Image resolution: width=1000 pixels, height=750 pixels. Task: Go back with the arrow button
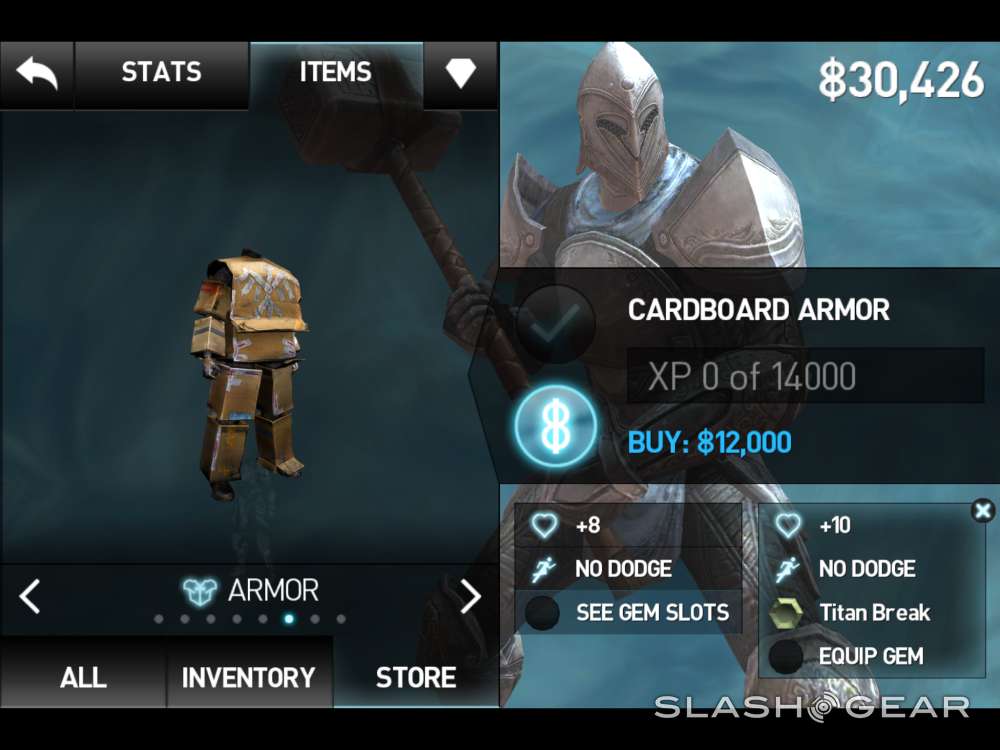click(x=36, y=74)
